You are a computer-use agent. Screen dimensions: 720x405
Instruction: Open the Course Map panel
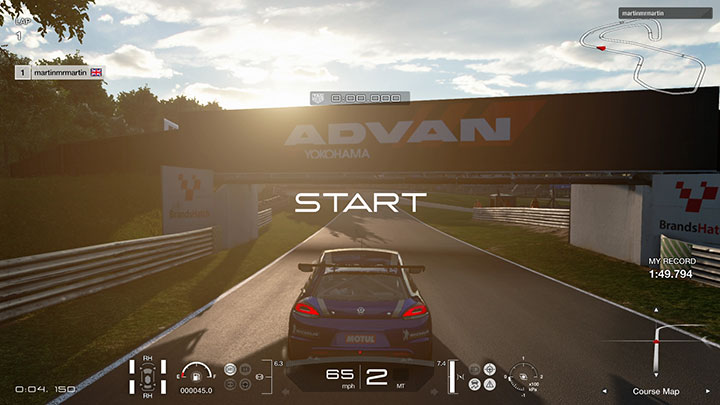(x=656, y=391)
